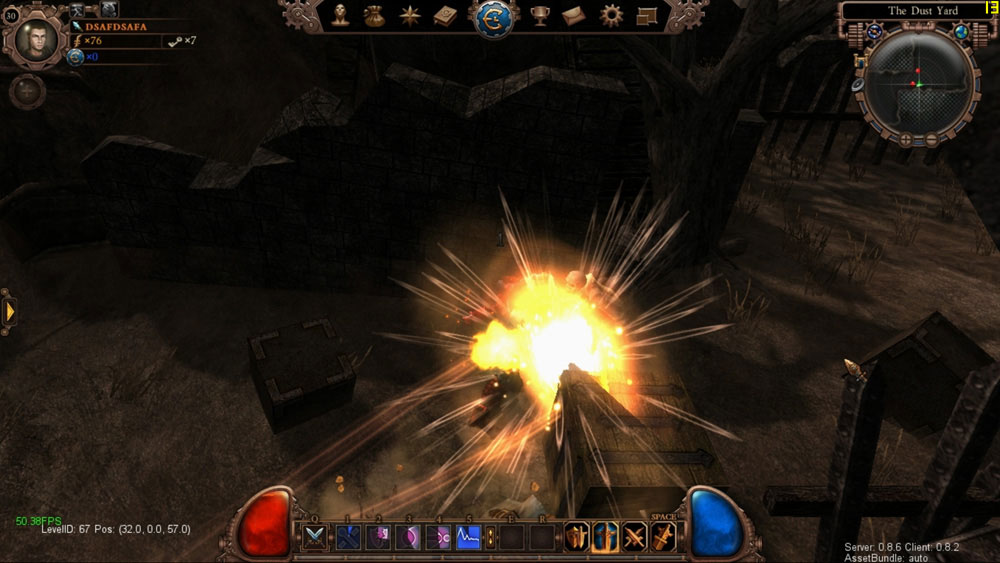The width and height of the screenshot is (1000, 563).
Task: Click the overlapping windows icon in top bar
Action: pyautogui.click(x=645, y=15)
